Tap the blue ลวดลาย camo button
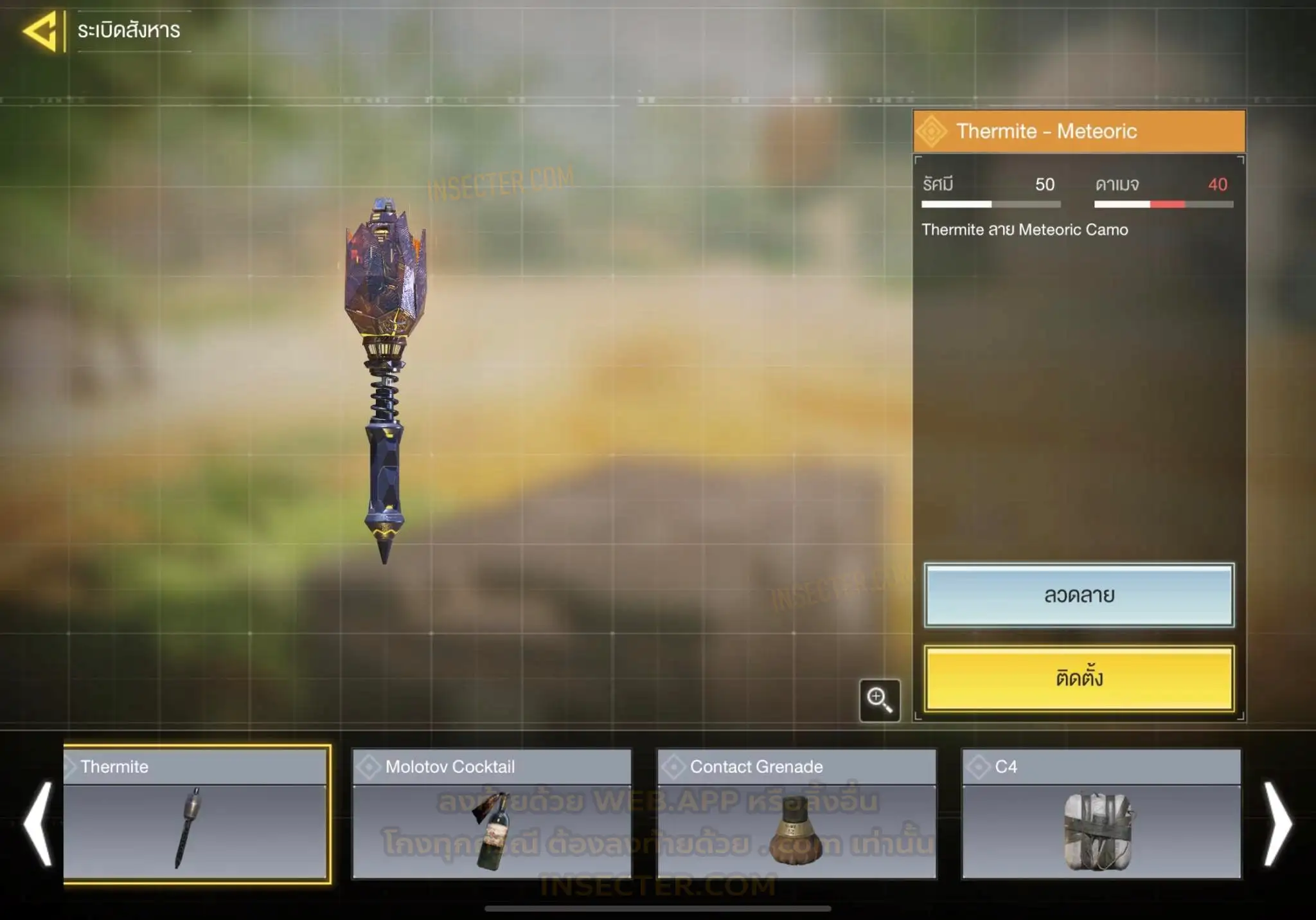Screen dimensions: 1316x920 point(1079,595)
